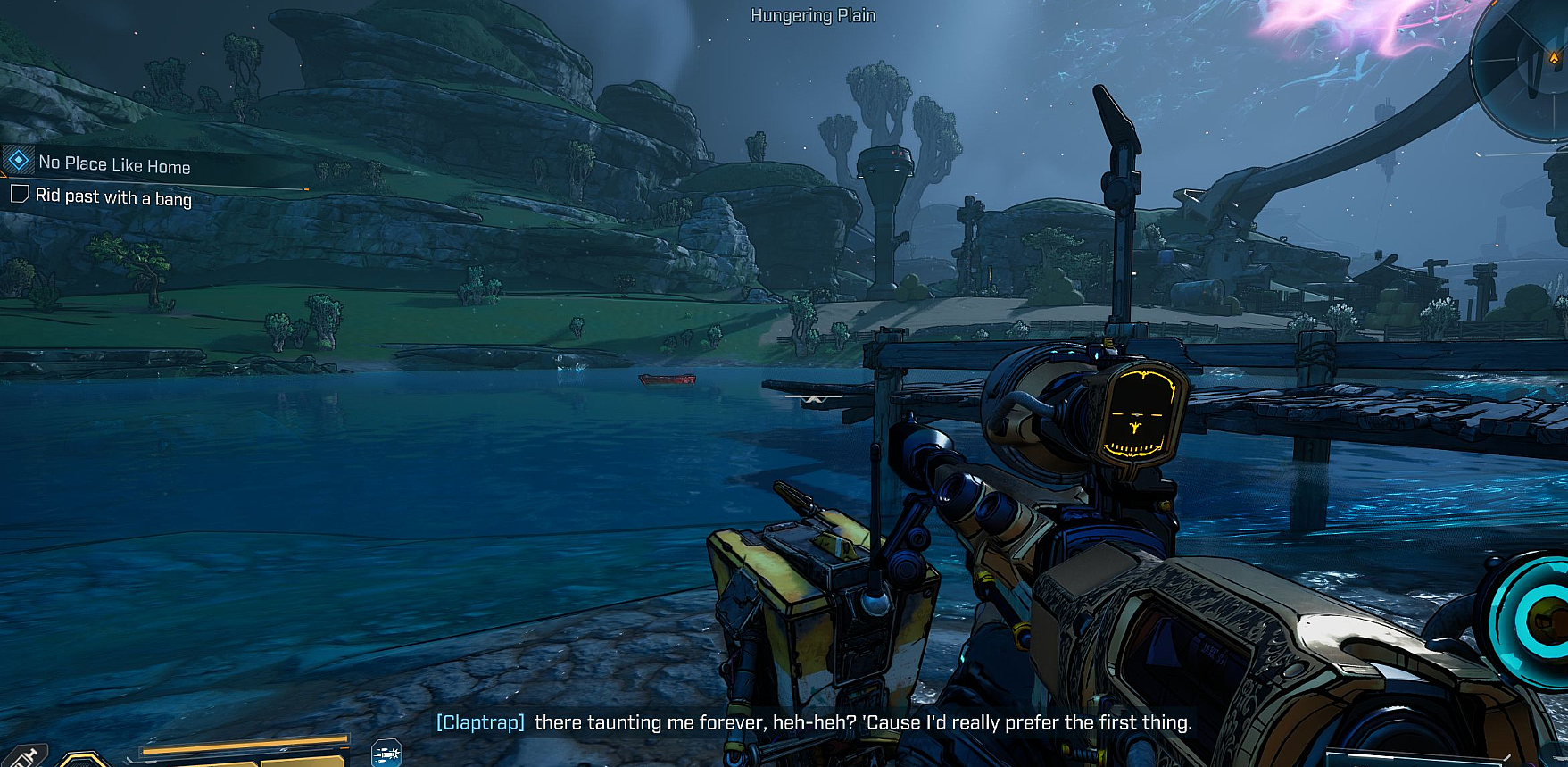Screen dimensions: 1568x767
Task: Use the repair kit syringe icon
Action: pos(25,757)
